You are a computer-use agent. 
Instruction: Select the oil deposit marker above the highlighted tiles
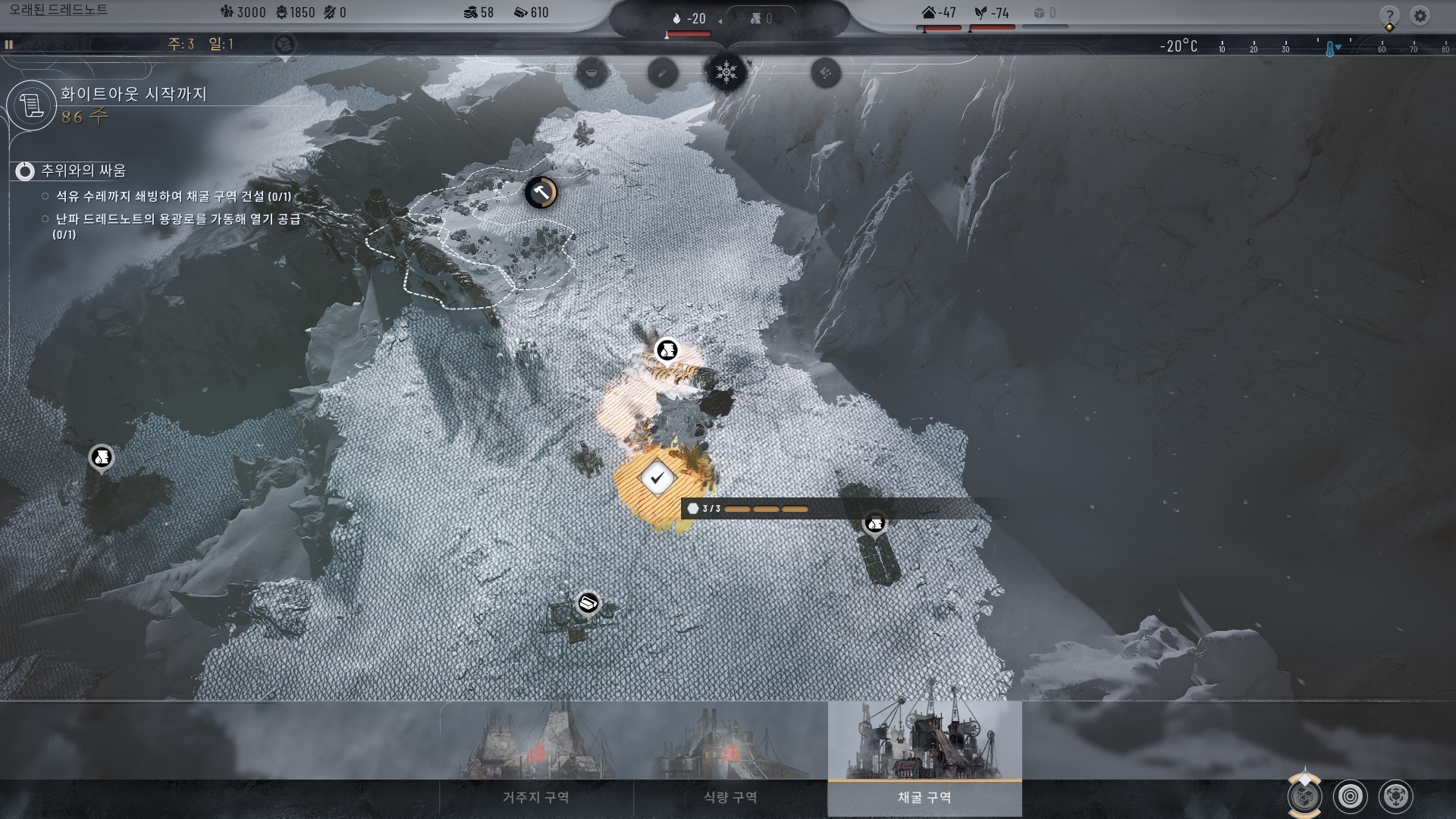pos(667,350)
